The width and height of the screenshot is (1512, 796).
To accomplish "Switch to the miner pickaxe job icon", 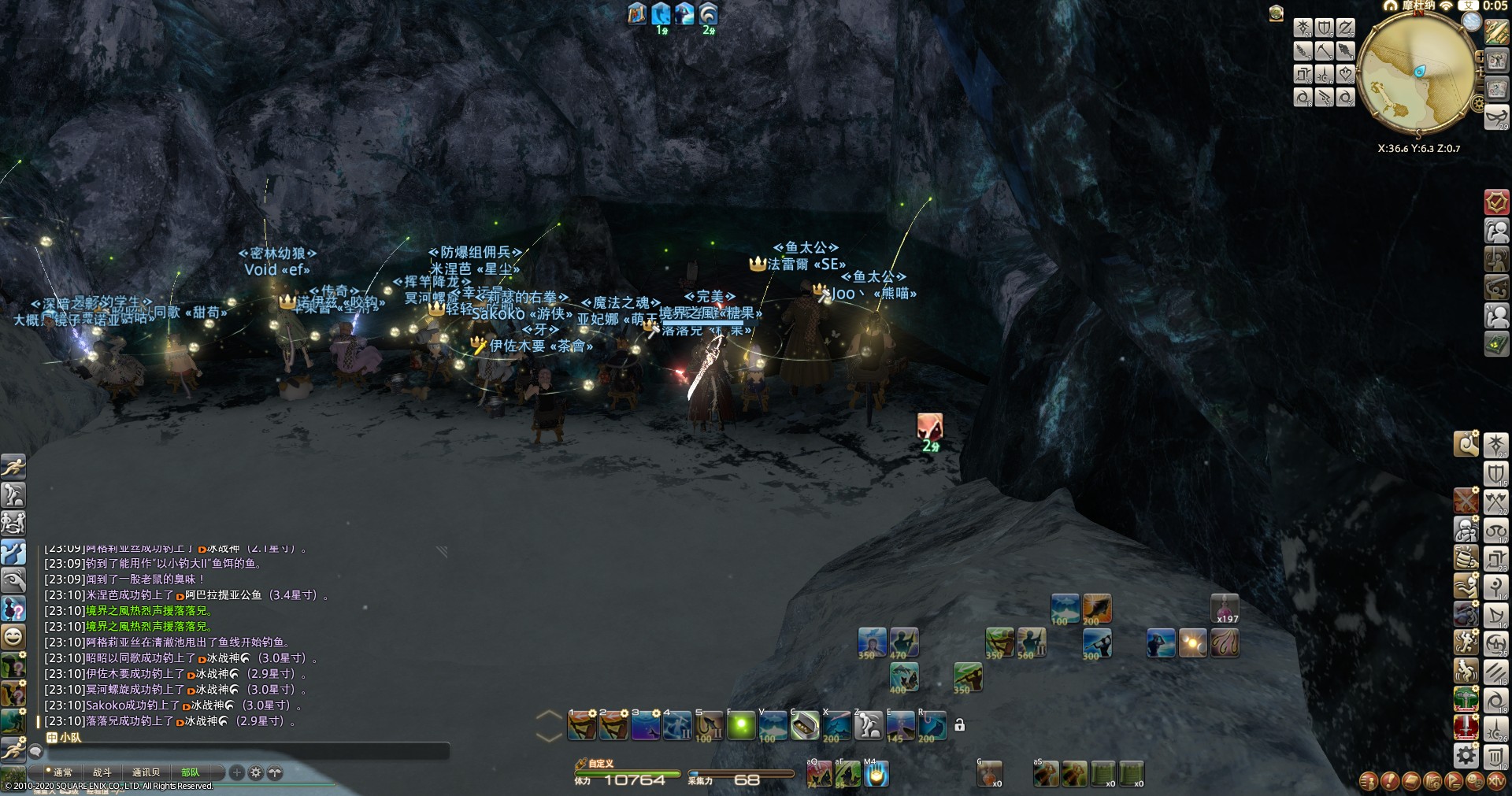I will pos(1325,51).
